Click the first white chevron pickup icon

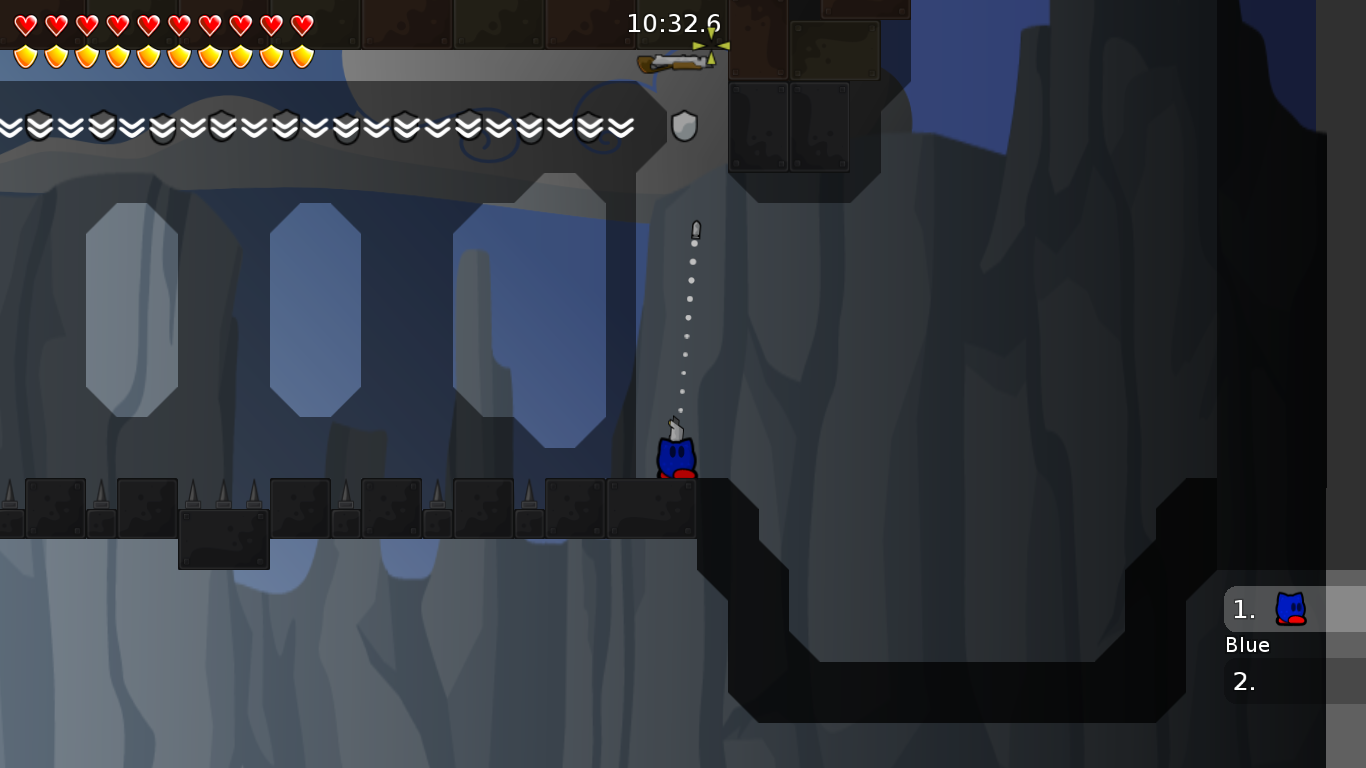point(10,127)
